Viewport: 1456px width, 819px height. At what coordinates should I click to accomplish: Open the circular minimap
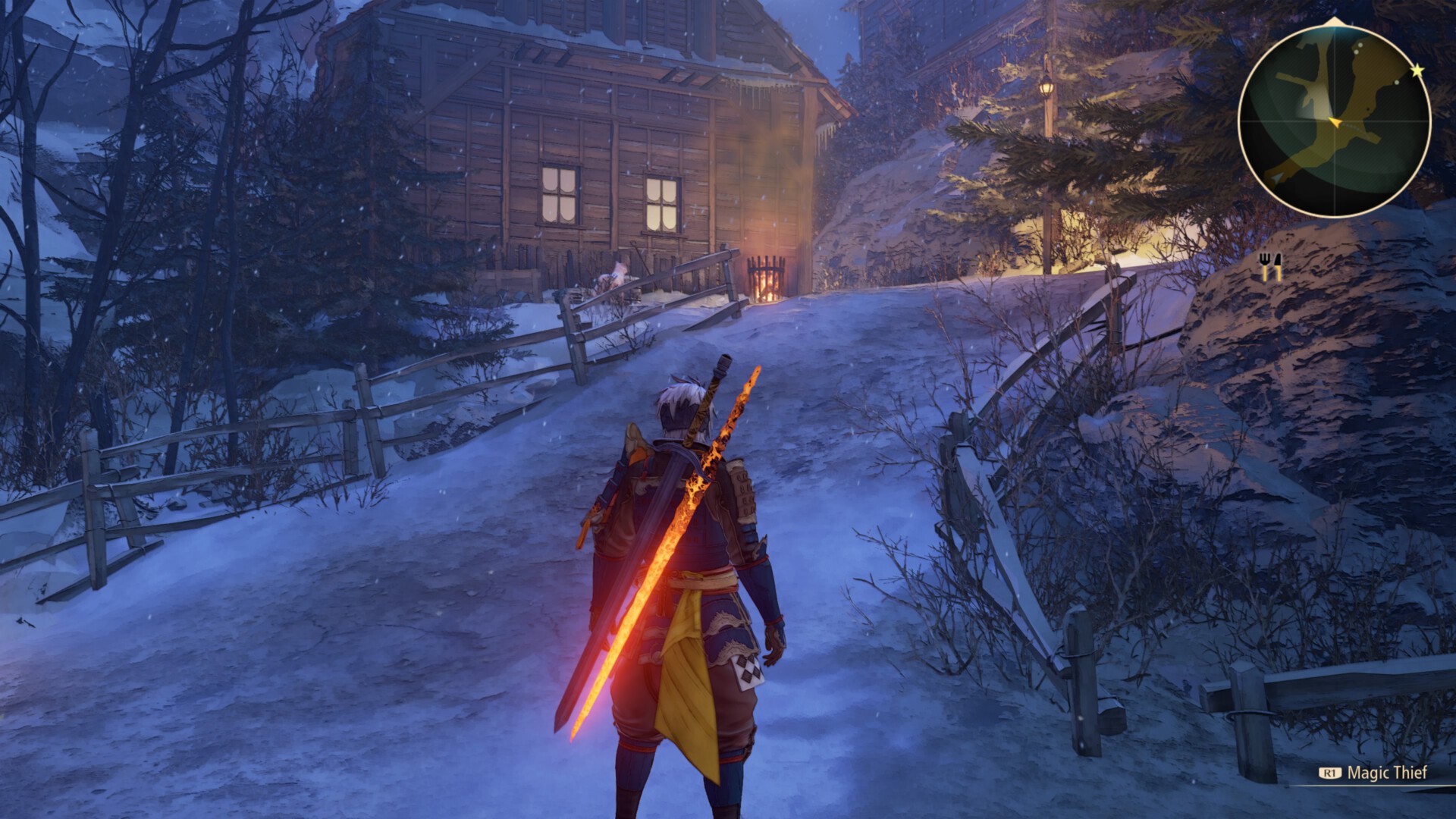point(1334,121)
